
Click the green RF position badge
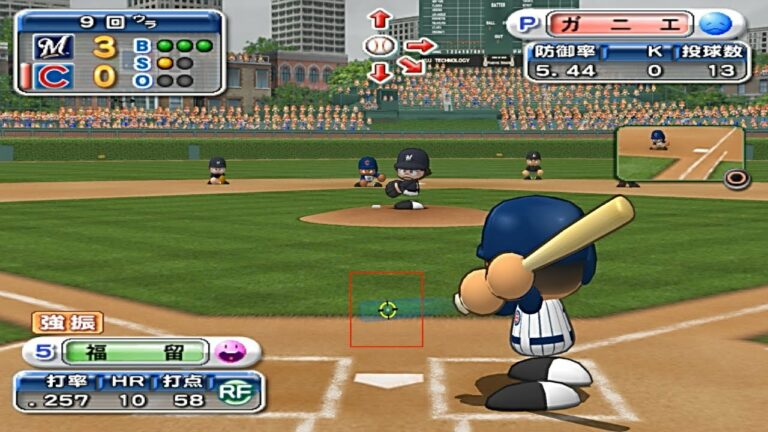pos(234,392)
